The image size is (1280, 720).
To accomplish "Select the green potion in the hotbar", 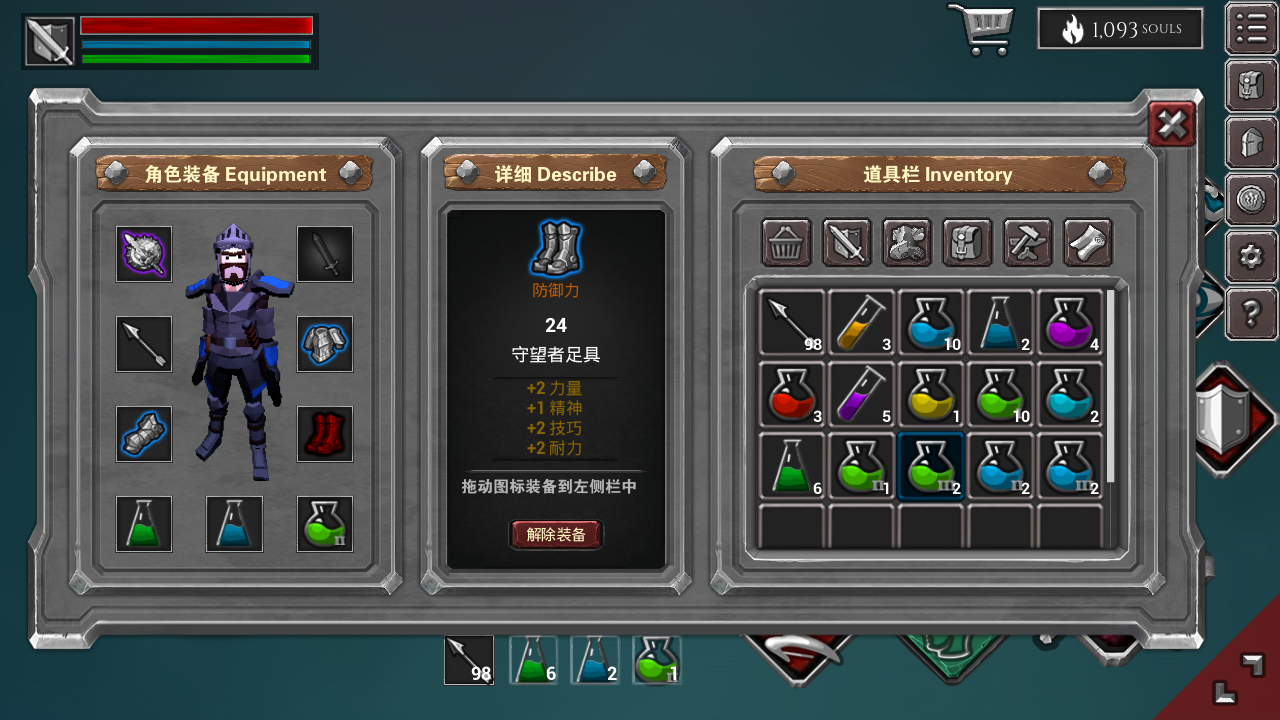I will [x=656, y=660].
